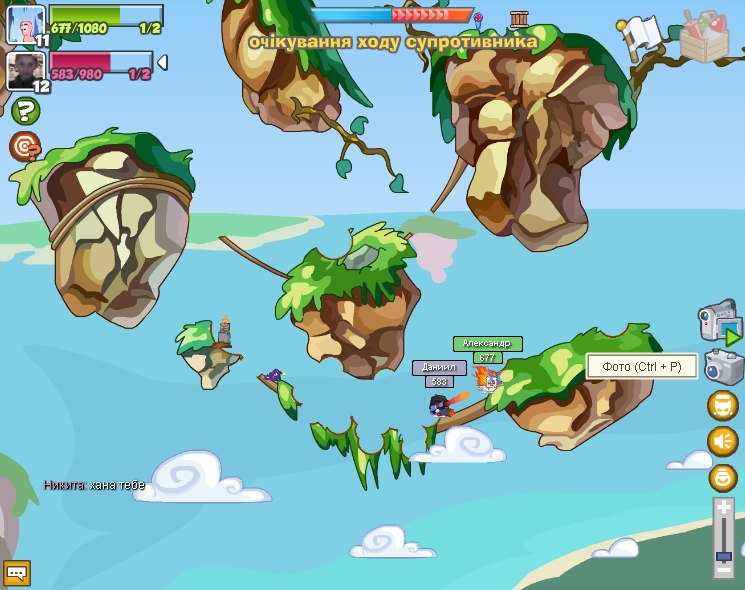745x590 pixels.
Task: Click the small crate icon beside the turn timer
Action: 518,19
